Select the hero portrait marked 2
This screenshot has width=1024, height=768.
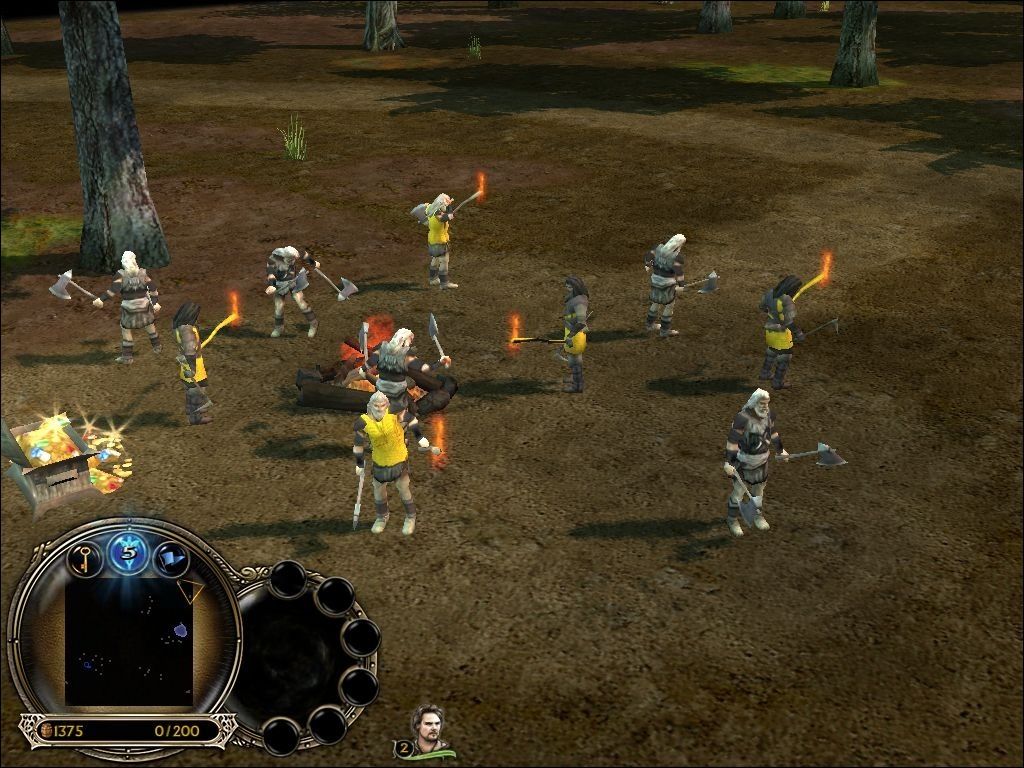pos(428,728)
